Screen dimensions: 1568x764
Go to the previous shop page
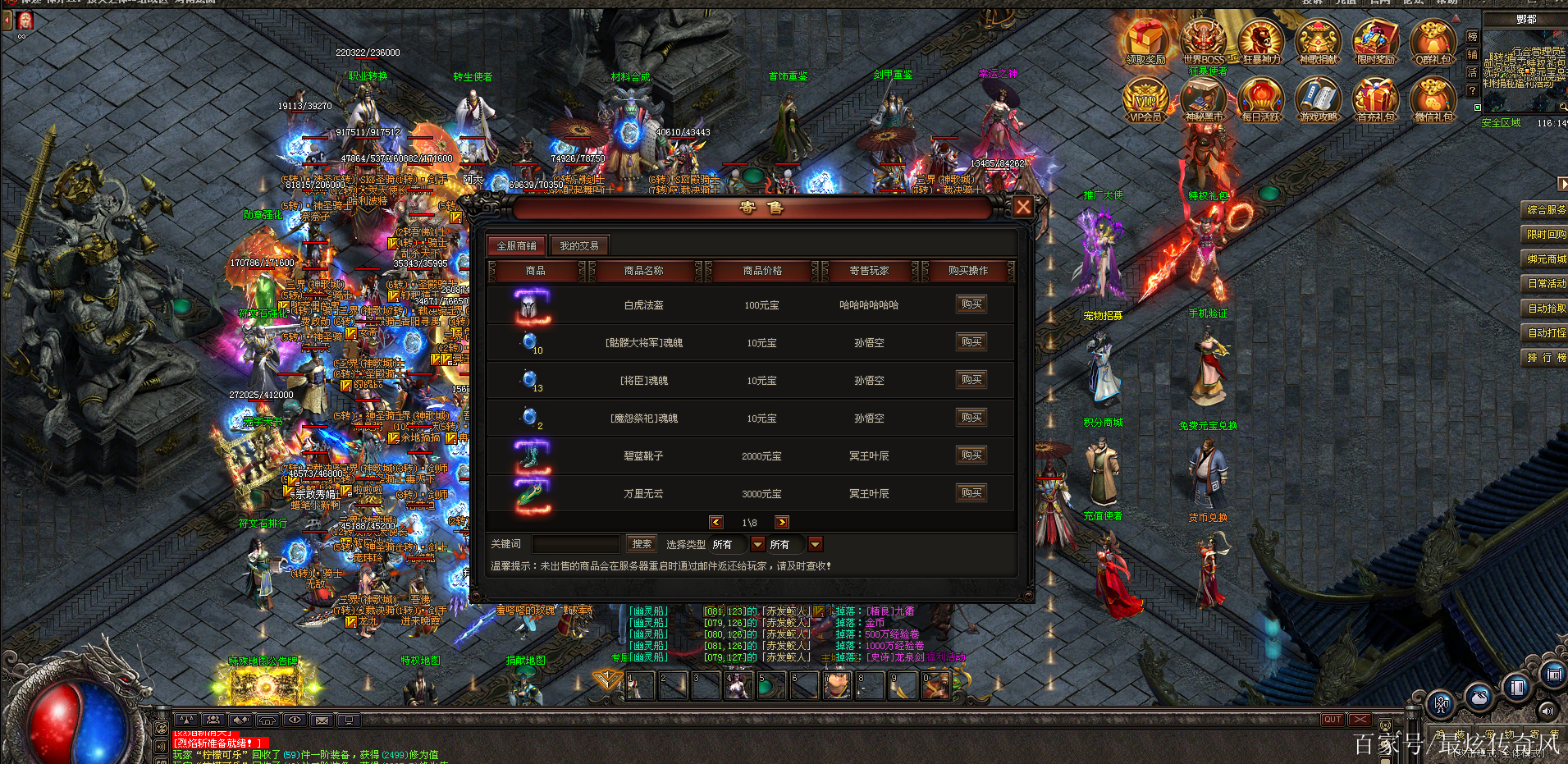pyautogui.click(x=716, y=522)
